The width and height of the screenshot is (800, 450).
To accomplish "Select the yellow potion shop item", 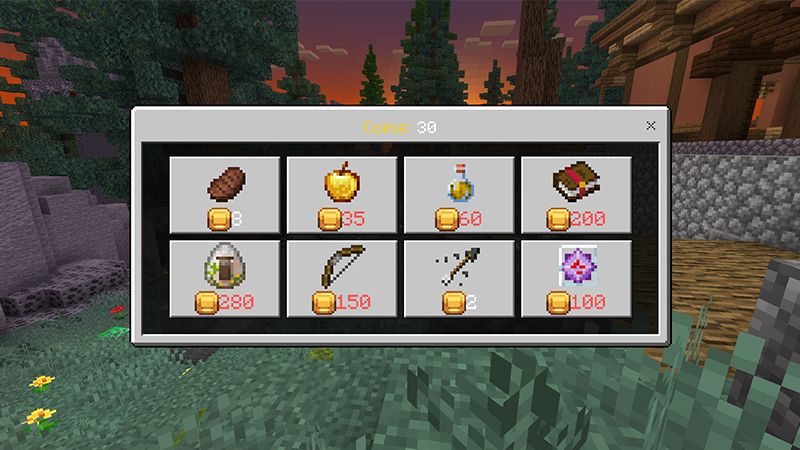I will 459,194.
